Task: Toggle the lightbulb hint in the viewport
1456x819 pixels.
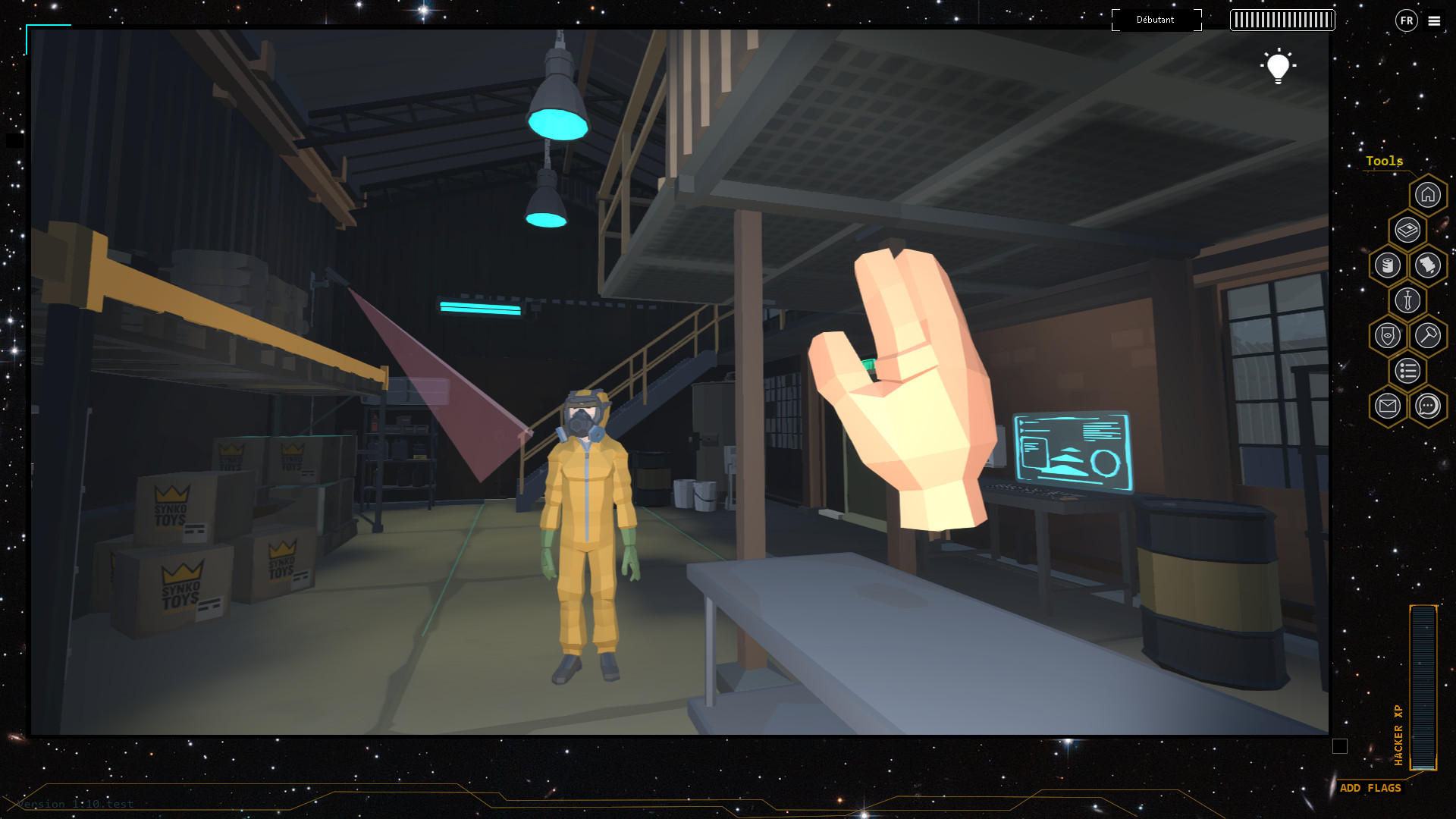Action: pos(1279,67)
